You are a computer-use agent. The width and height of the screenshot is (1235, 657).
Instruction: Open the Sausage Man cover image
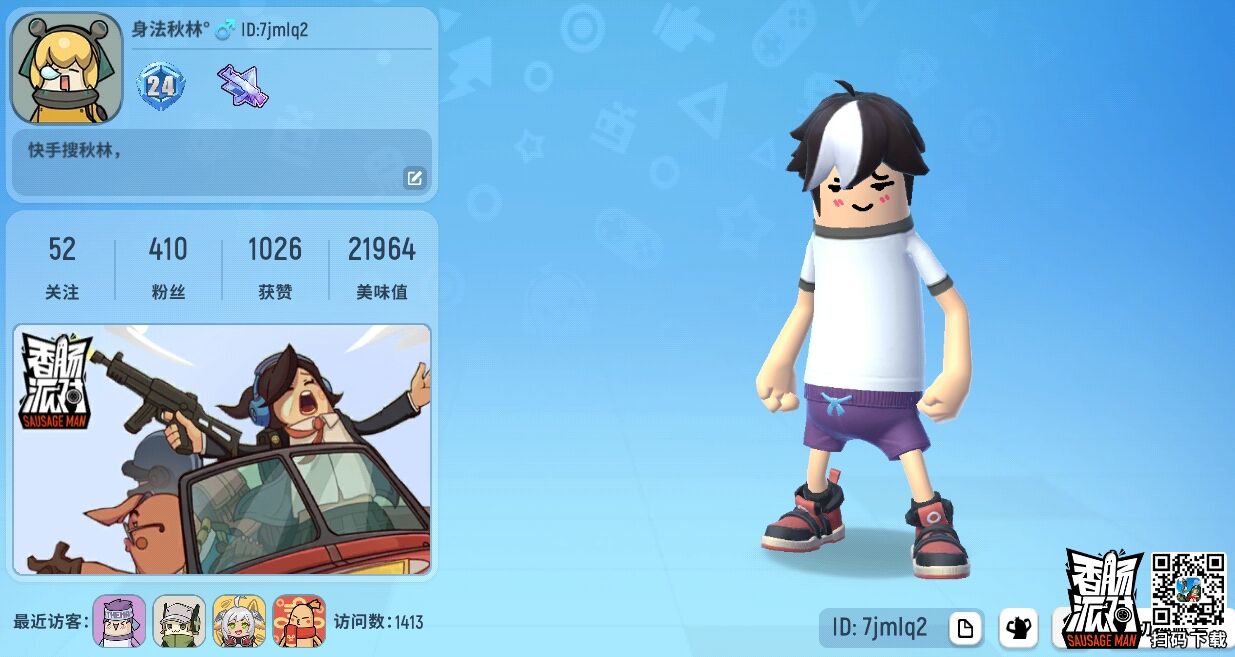[222, 449]
